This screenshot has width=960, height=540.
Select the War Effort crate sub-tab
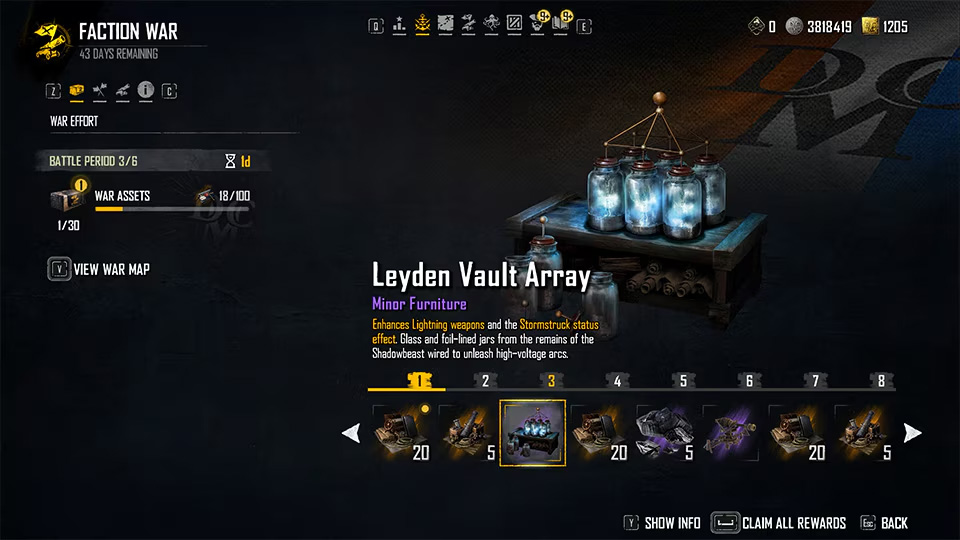click(77, 91)
